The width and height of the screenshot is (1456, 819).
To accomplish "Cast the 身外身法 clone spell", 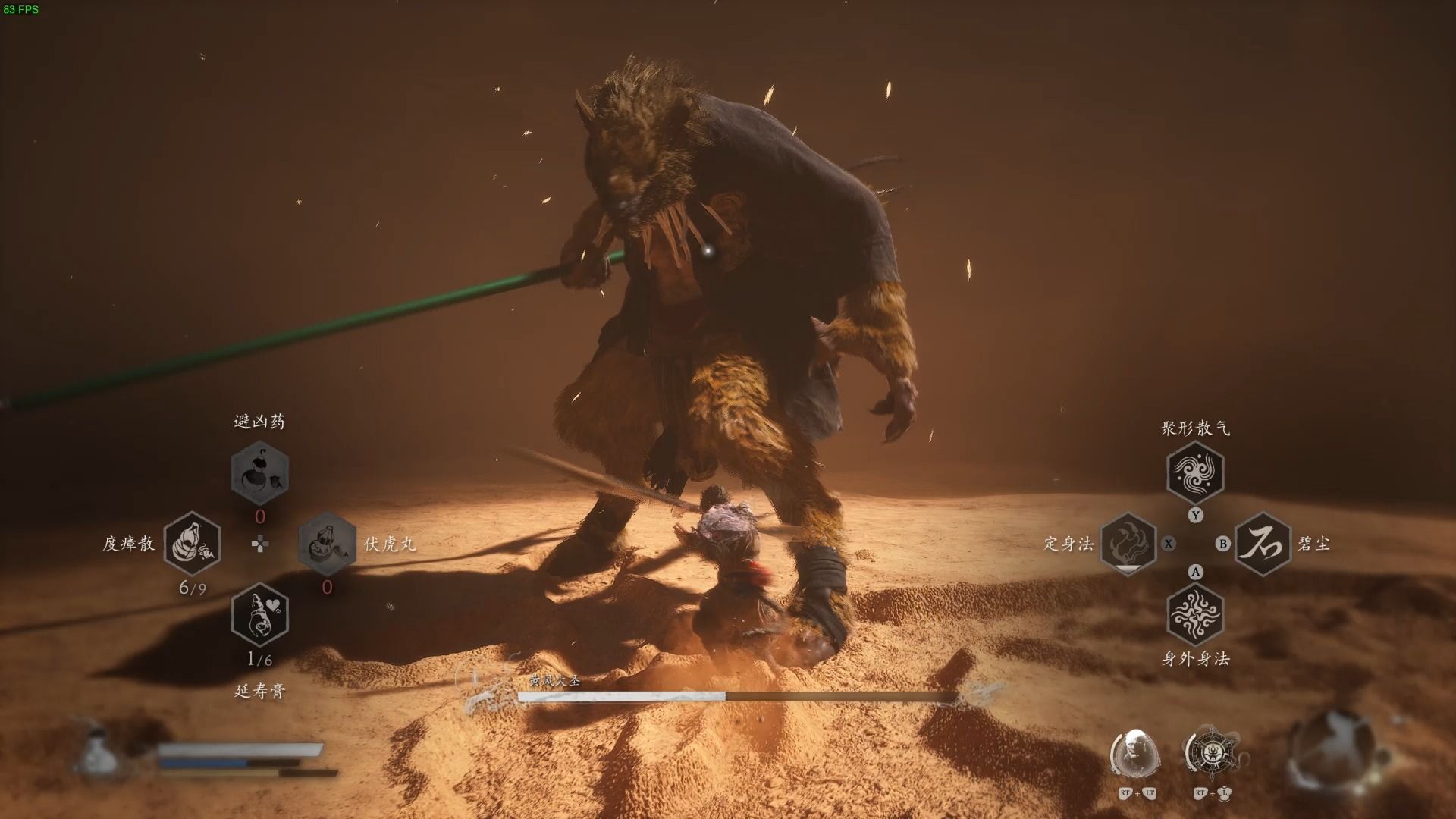I will pos(1195,614).
